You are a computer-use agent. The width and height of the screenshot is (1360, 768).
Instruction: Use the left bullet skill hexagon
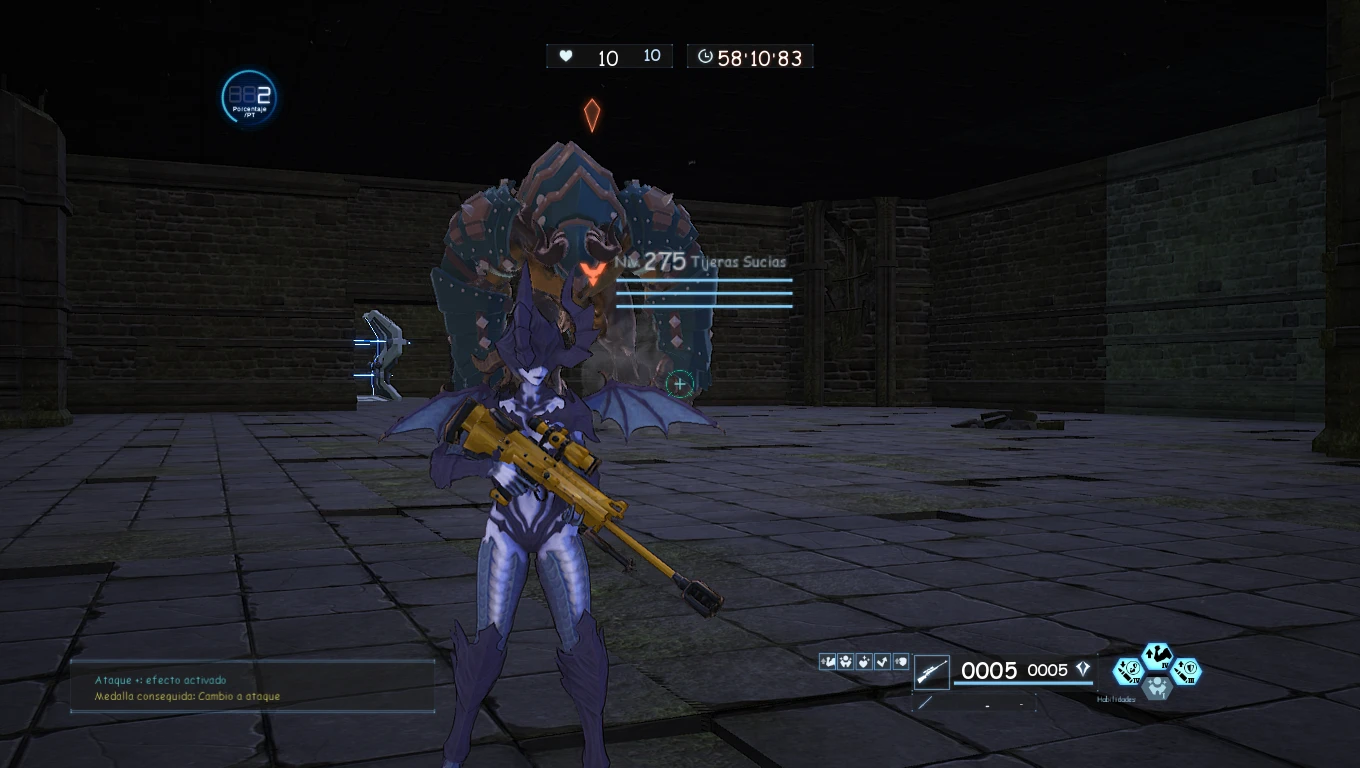[x=1128, y=671]
